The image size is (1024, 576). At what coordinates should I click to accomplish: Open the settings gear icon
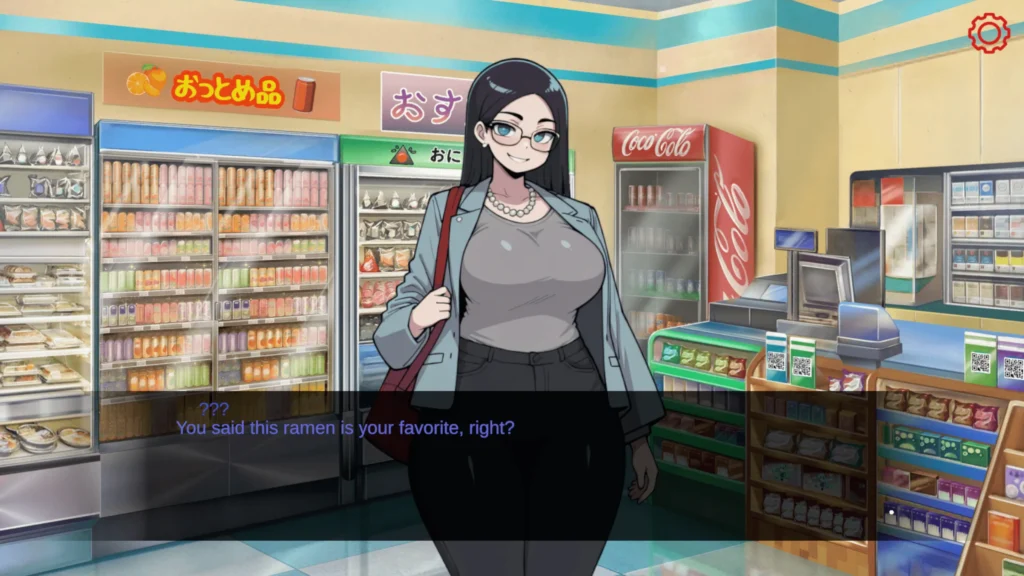tap(989, 34)
